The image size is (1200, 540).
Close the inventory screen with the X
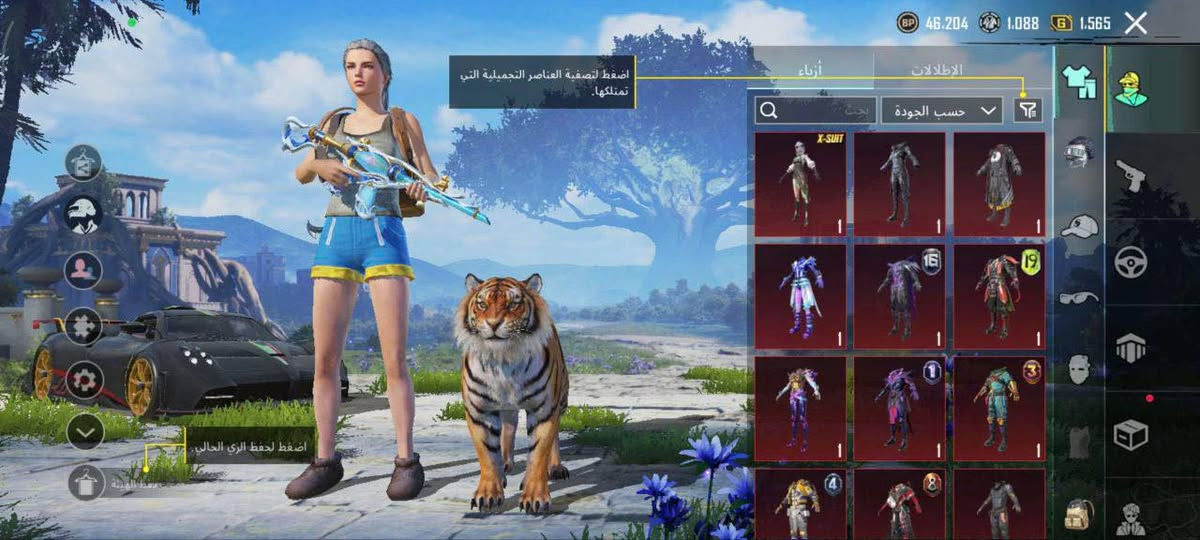coord(1135,23)
